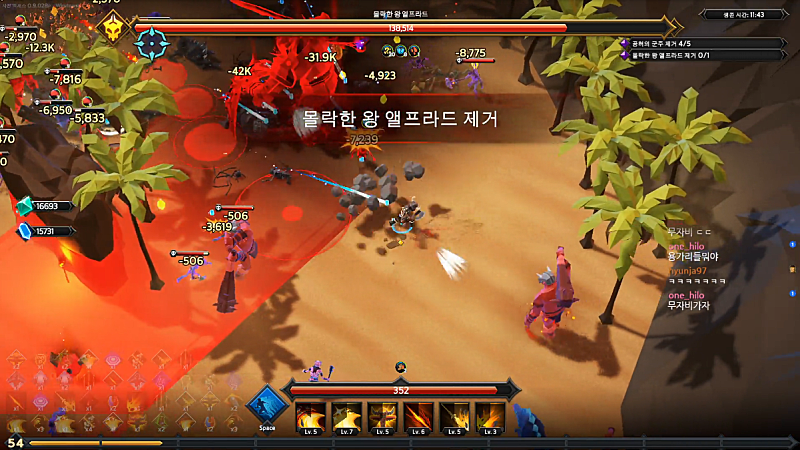
Task: Click the nyunja97 chat username
Action: coord(688,270)
